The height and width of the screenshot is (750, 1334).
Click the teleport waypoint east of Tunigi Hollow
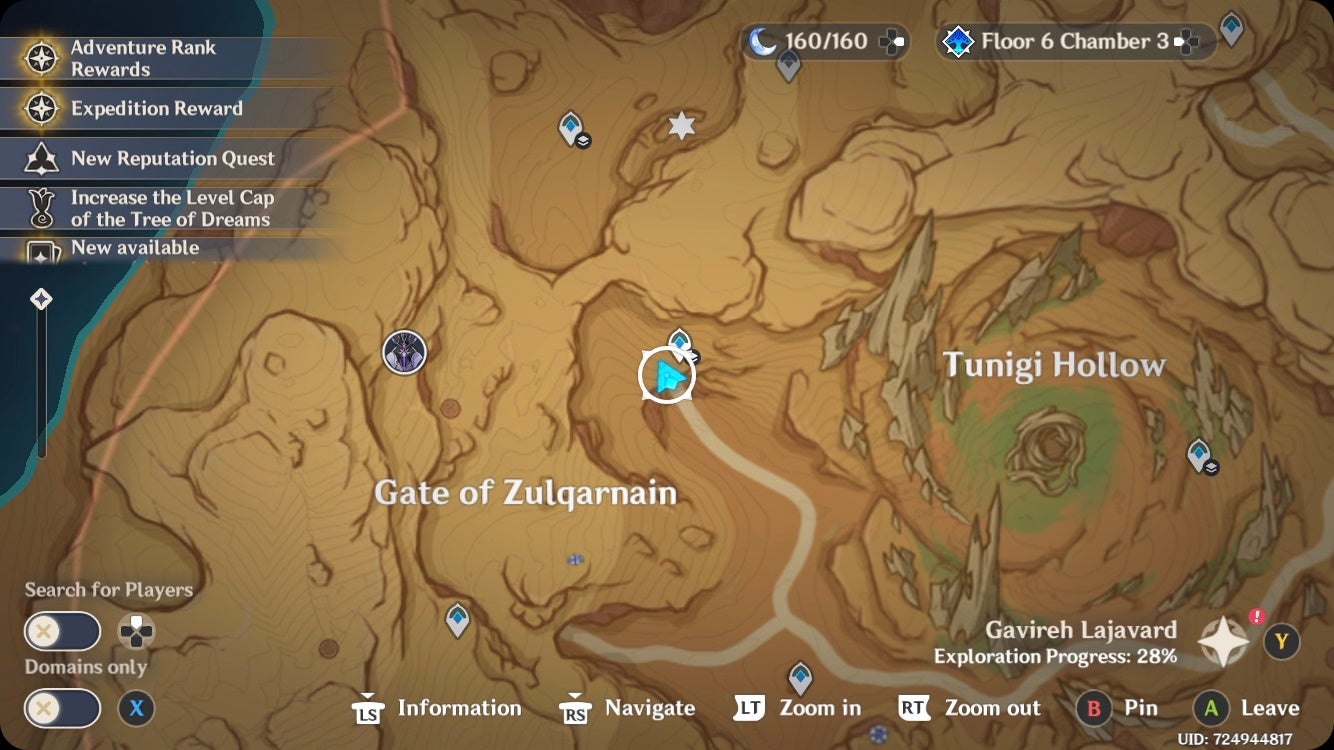[1197, 453]
